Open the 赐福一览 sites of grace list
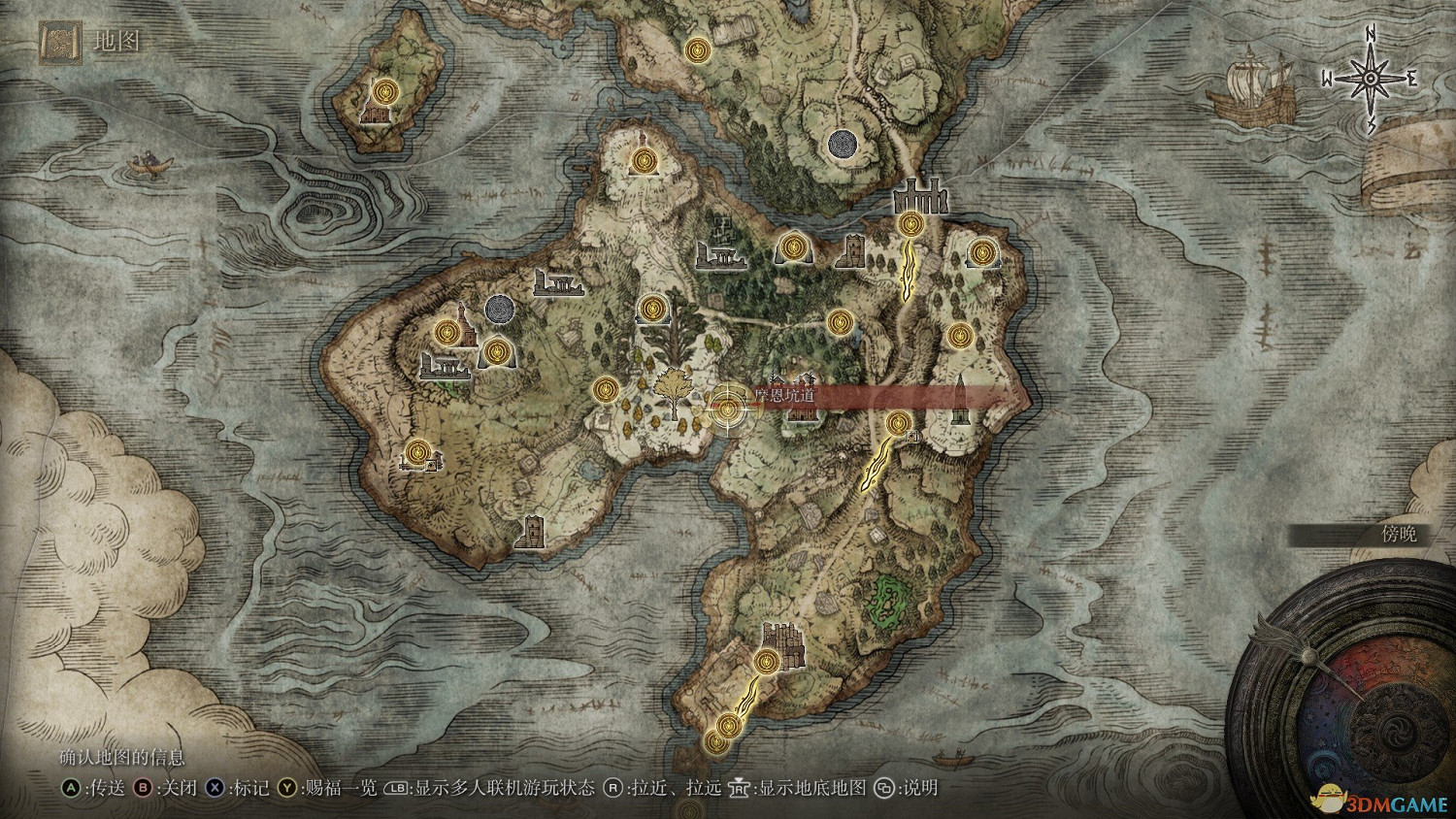This screenshot has width=1456, height=819. [342, 789]
